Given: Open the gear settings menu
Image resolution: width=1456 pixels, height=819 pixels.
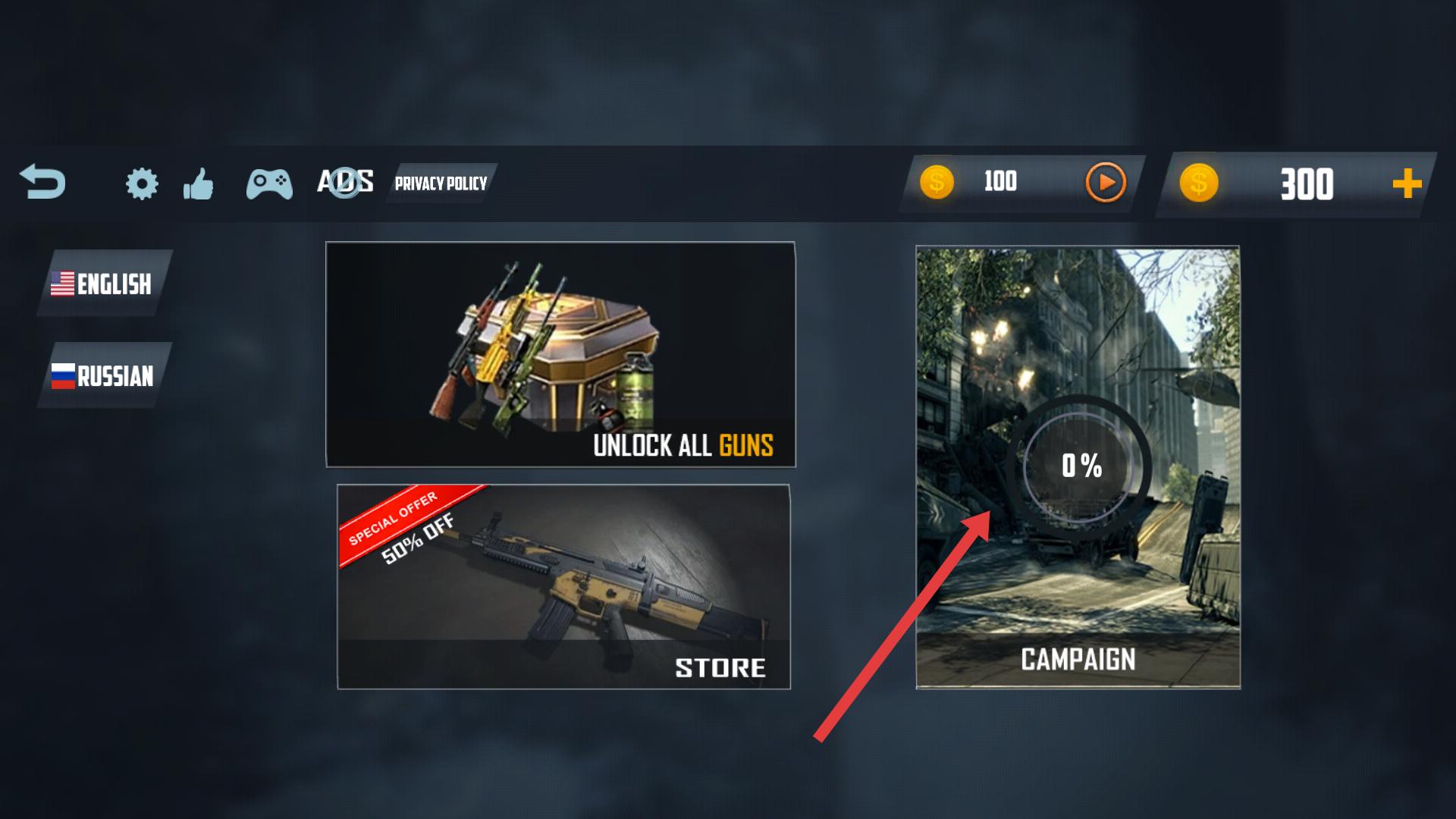Looking at the screenshot, I should click(142, 184).
